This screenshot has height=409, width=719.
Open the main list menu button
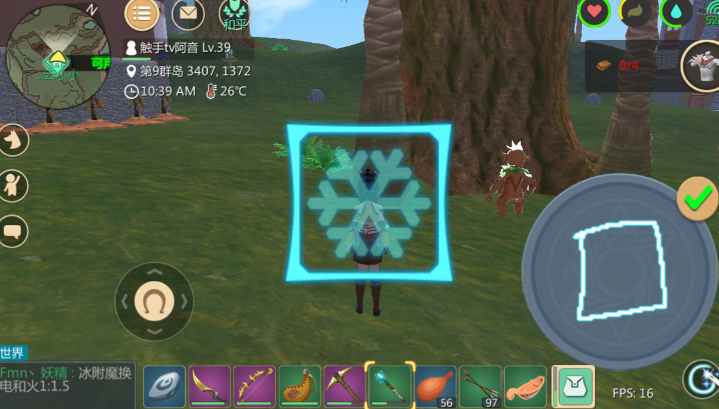tap(141, 14)
